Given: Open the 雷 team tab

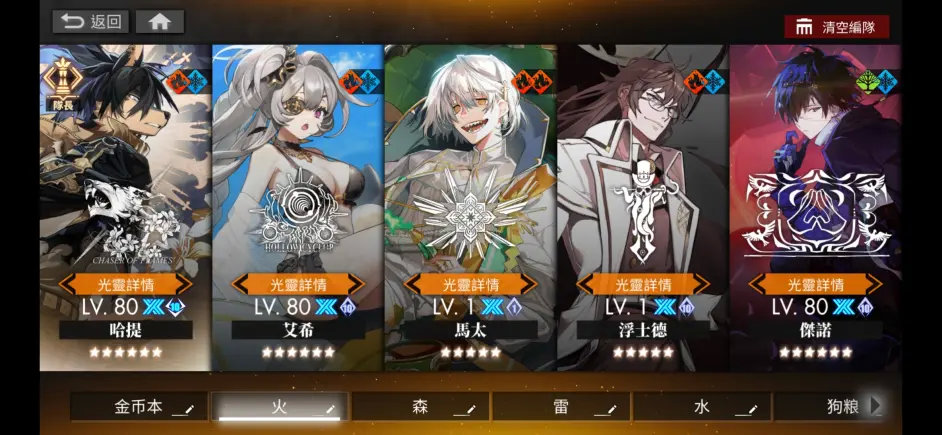Looking at the screenshot, I should pyautogui.click(x=562, y=407).
